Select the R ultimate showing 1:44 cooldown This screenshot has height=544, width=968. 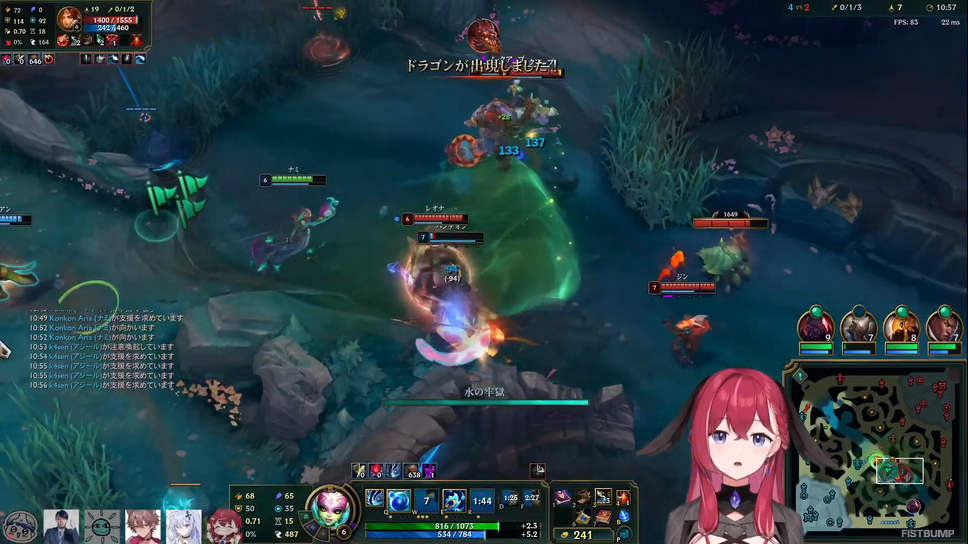482,499
